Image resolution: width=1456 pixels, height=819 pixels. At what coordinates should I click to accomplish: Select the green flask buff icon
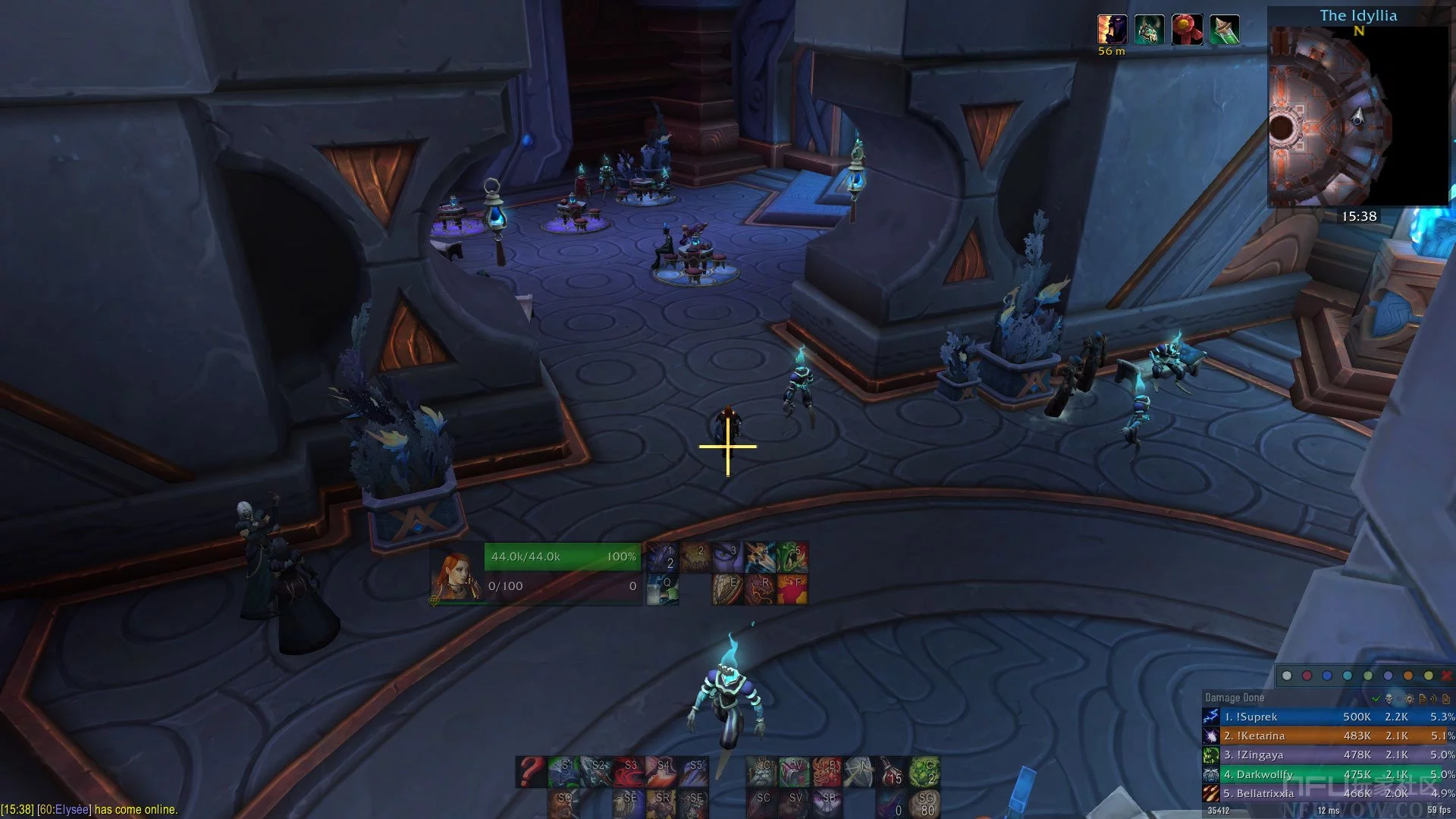click(x=1225, y=30)
